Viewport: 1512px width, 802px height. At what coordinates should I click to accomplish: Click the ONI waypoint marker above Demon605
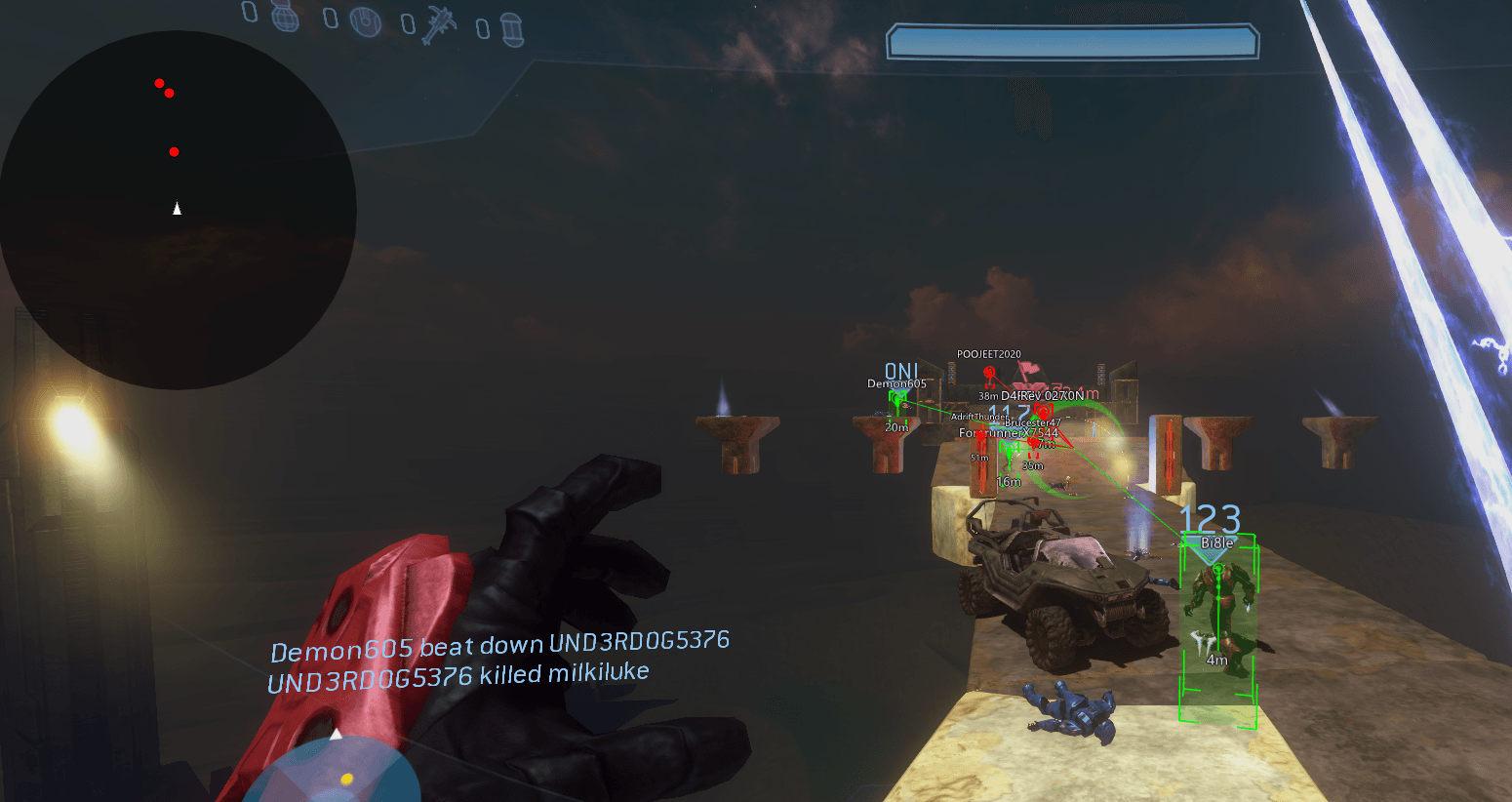900,372
